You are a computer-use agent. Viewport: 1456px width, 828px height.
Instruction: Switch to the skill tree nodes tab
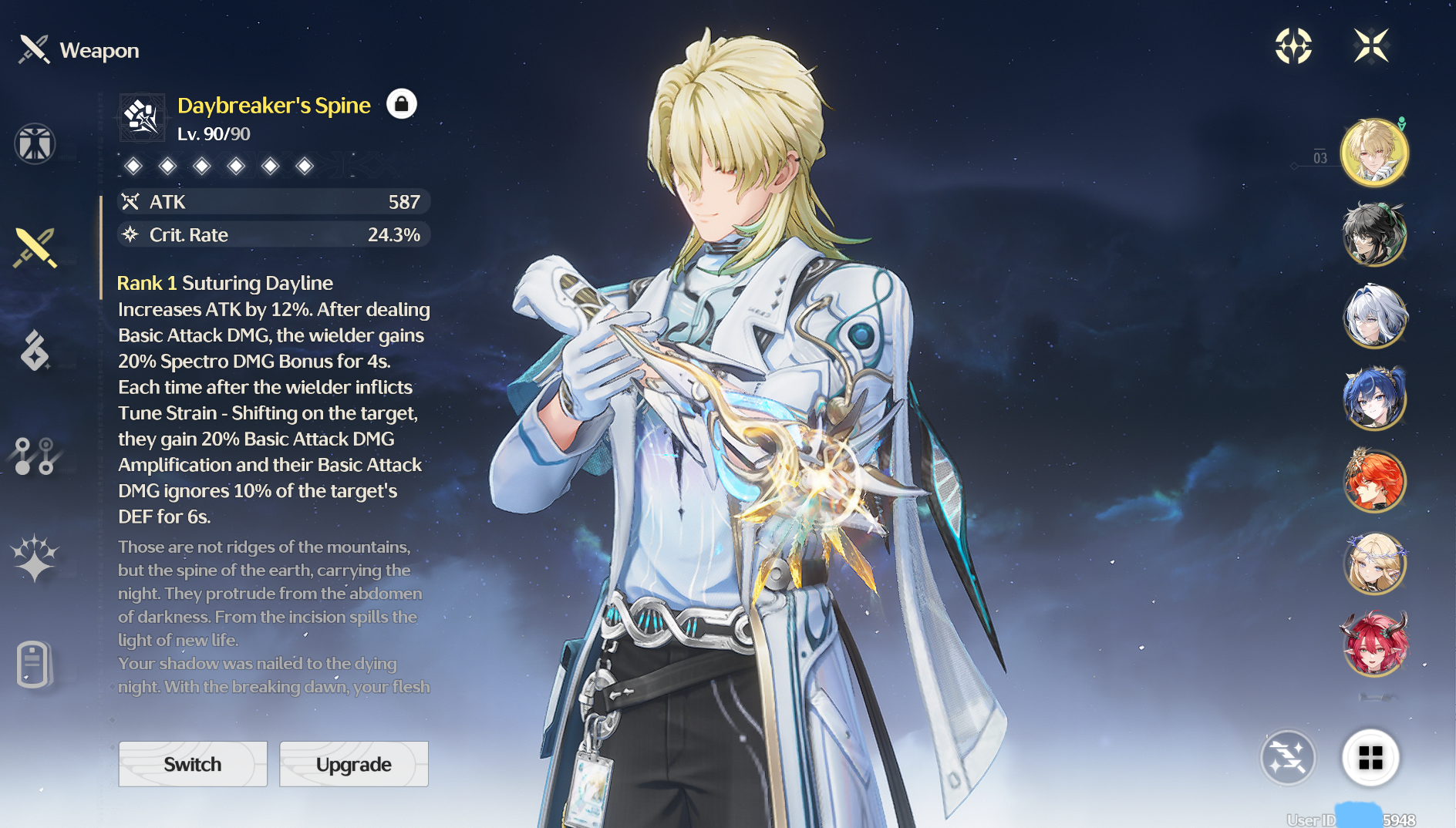pos(35,456)
